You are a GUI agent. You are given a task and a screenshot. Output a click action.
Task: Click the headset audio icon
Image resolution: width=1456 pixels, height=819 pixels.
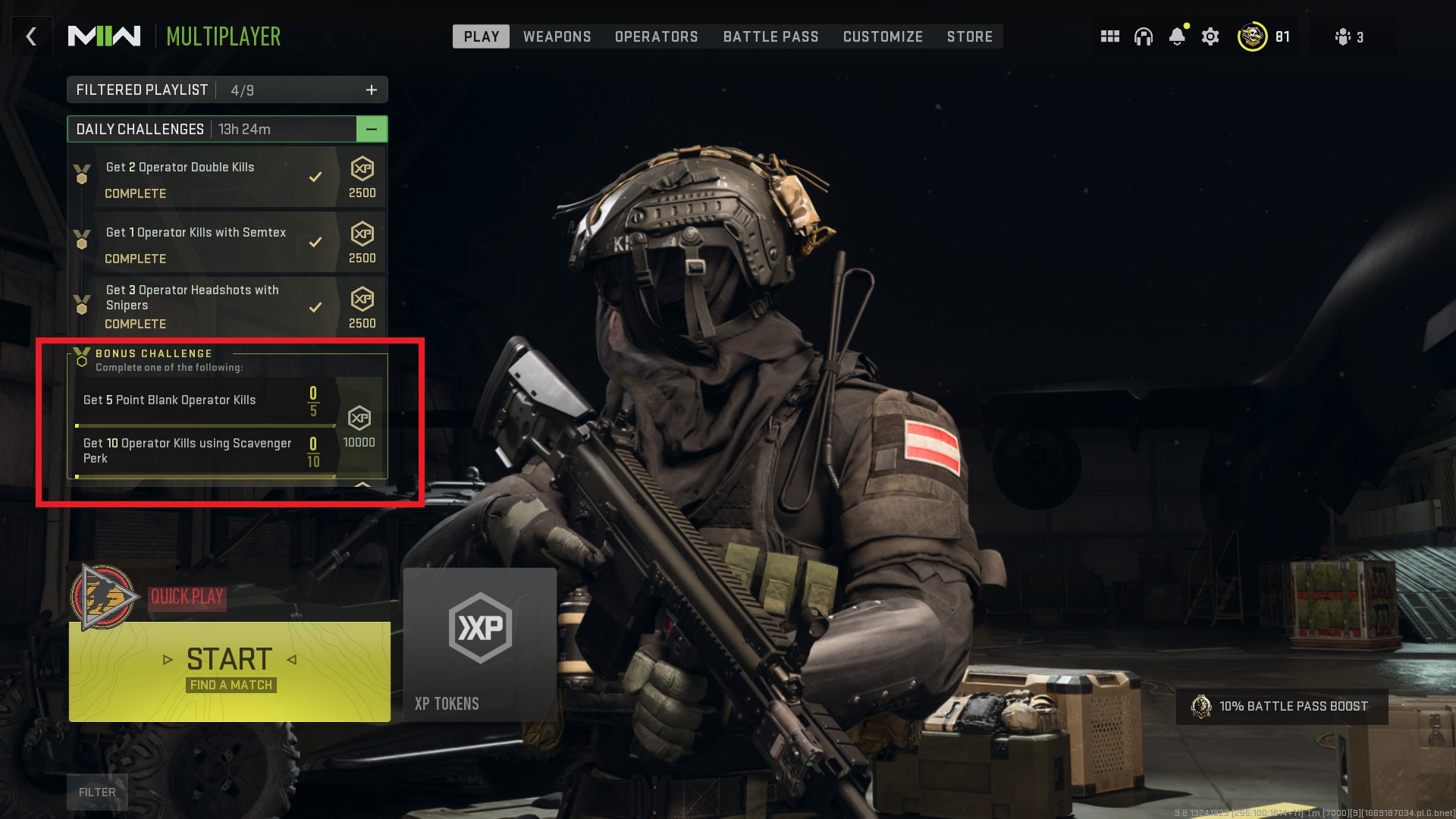1144,36
